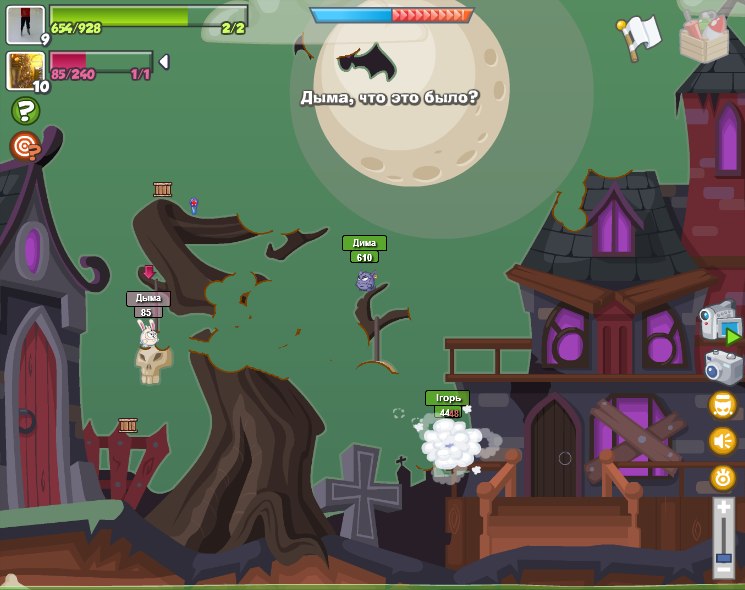
Task: Open the supply crate of weapons
Action: click(x=703, y=37)
